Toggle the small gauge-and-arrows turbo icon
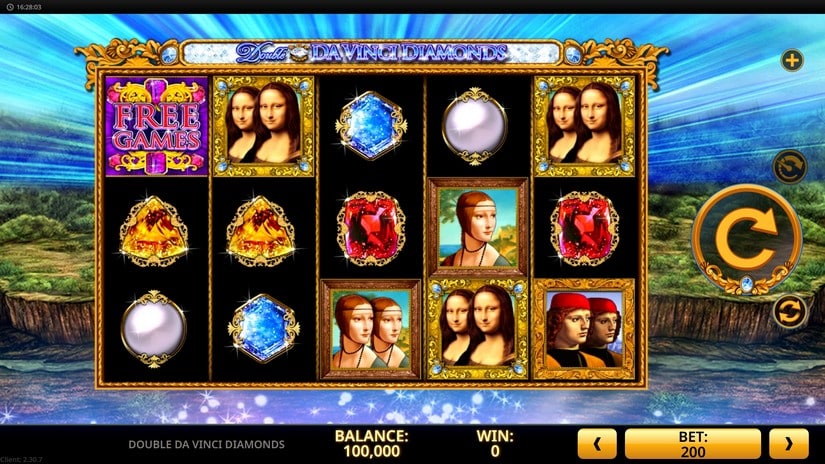This screenshot has width=825, height=464. (791, 164)
